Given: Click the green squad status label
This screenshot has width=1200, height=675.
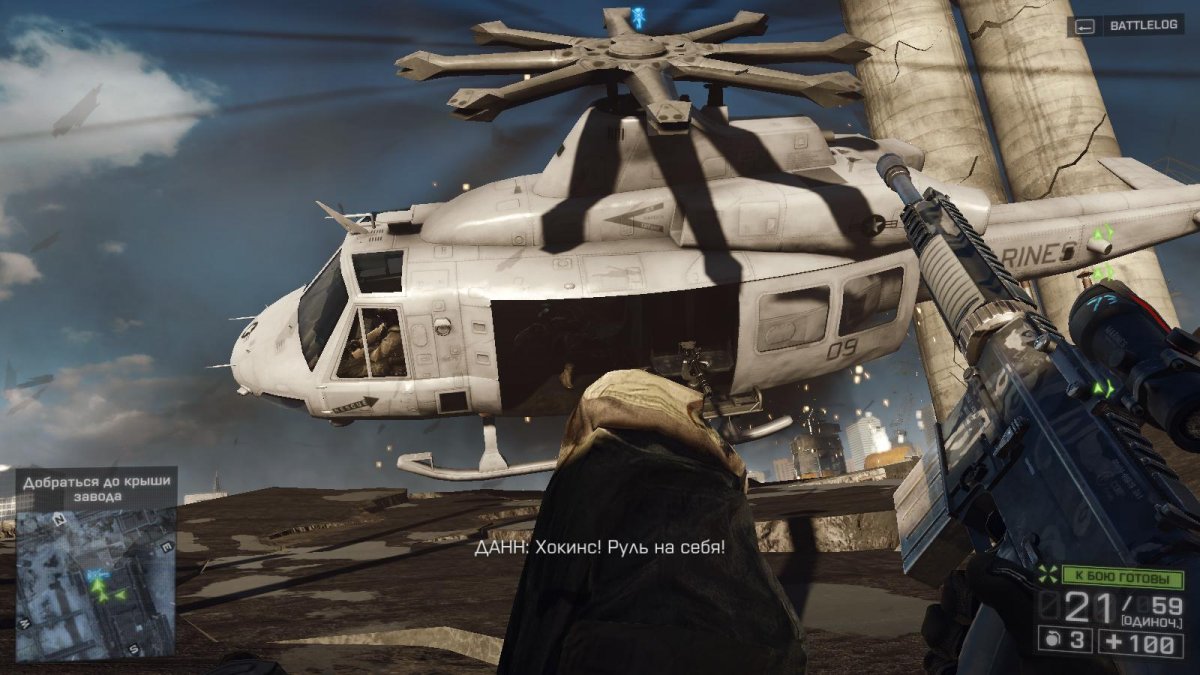Looking at the screenshot, I should click(1121, 578).
